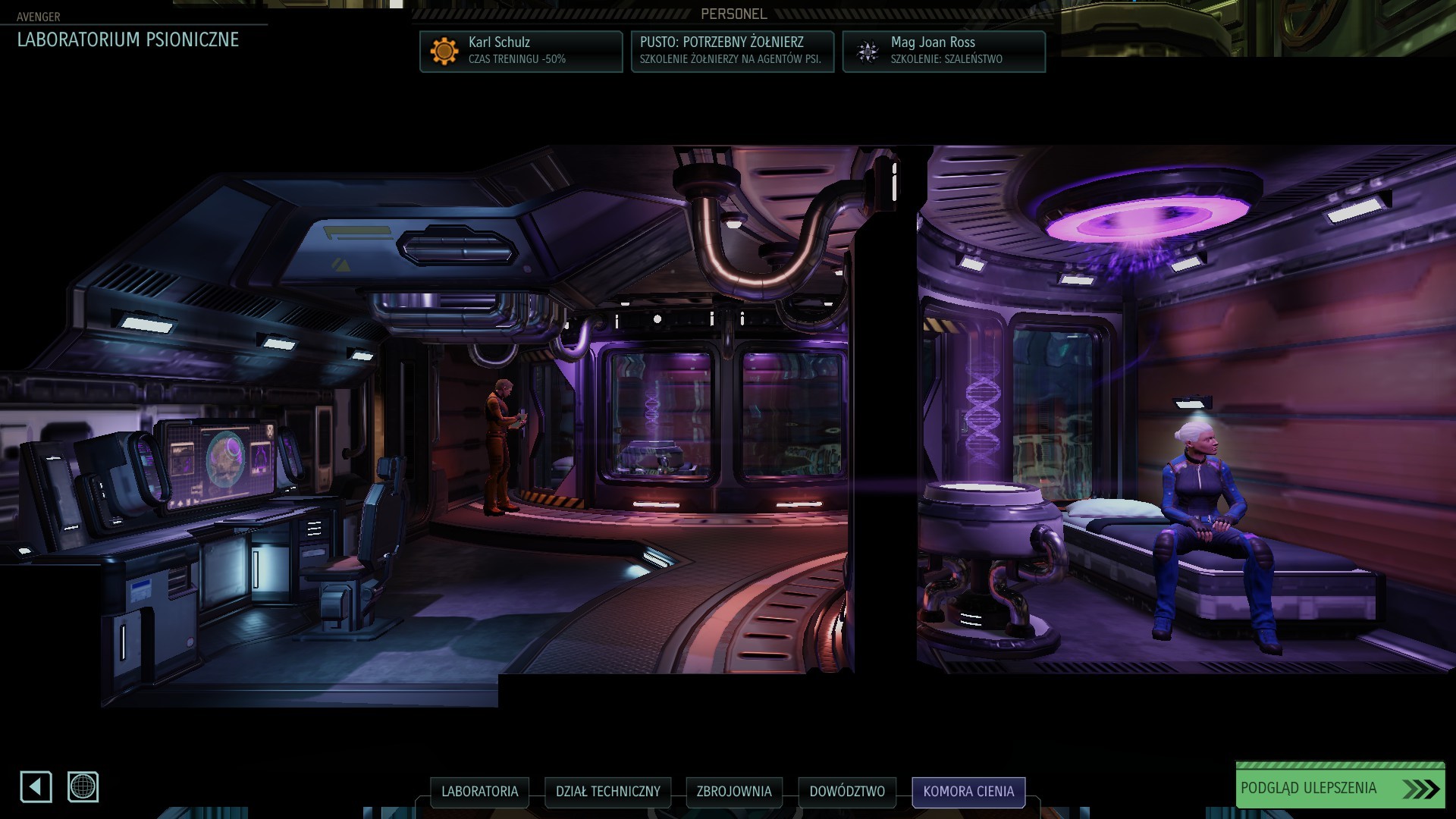
Task: Open the Dział Techniczny section
Action: [x=607, y=792]
